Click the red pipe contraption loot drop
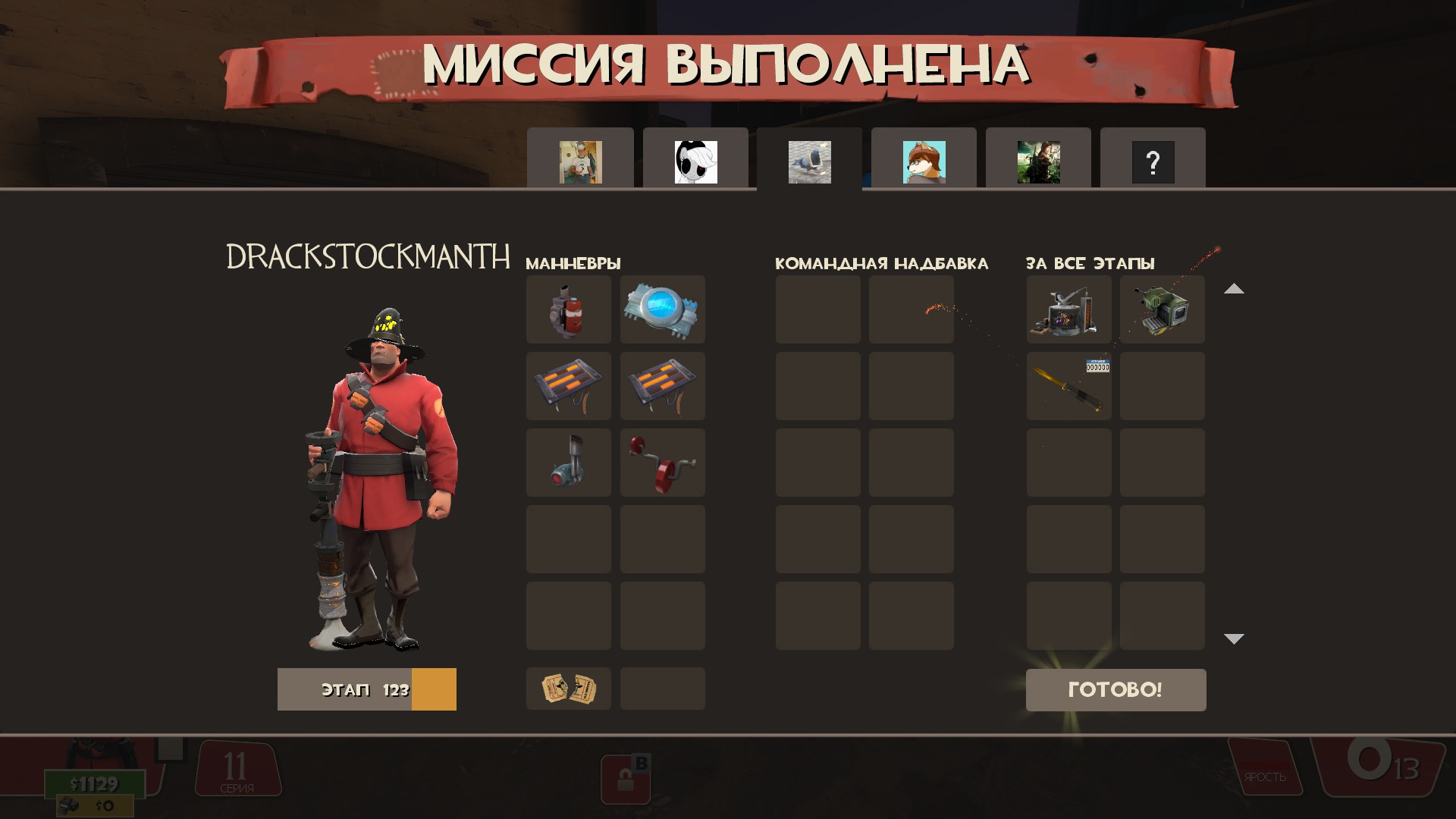Image resolution: width=1456 pixels, height=819 pixels. 661,462
